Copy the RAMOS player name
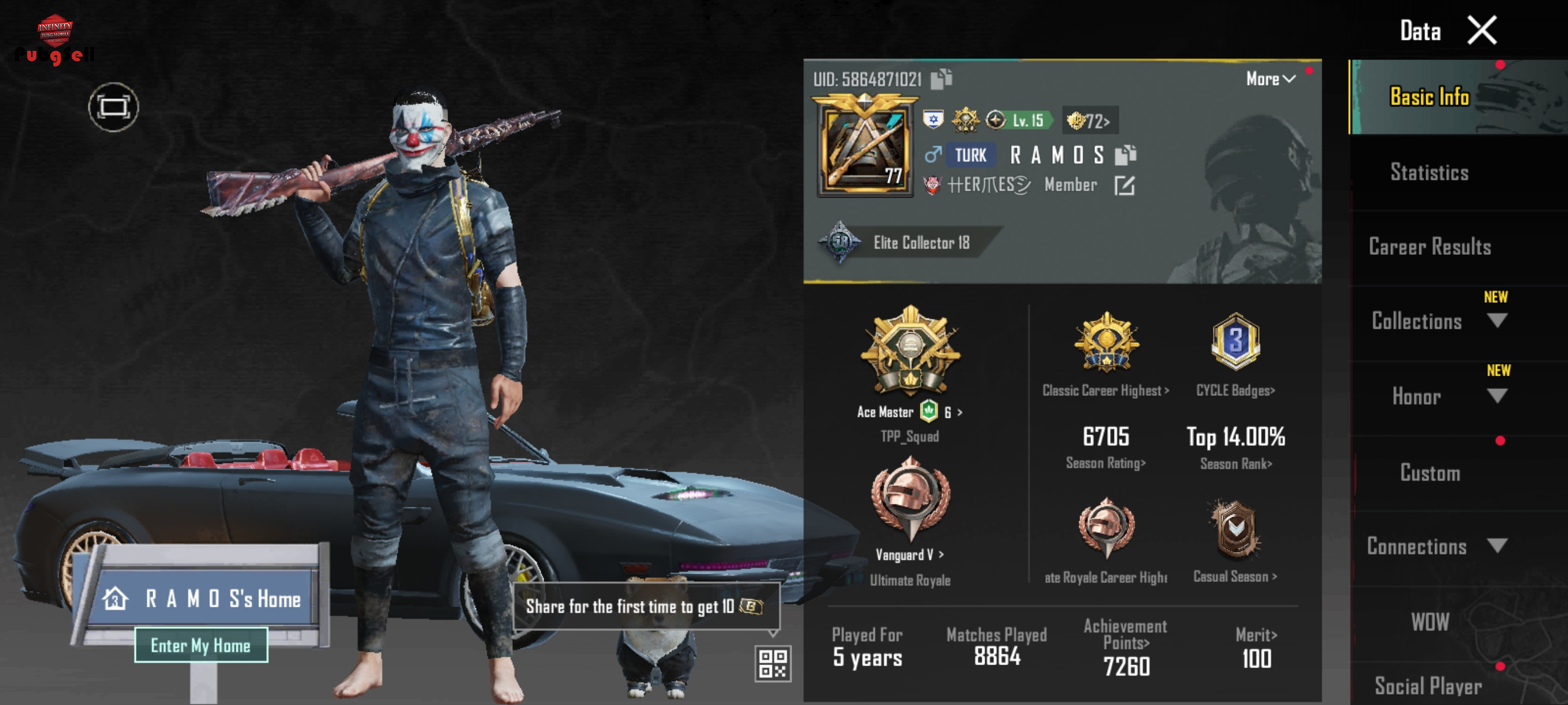1568x705 pixels. pos(1126,155)
